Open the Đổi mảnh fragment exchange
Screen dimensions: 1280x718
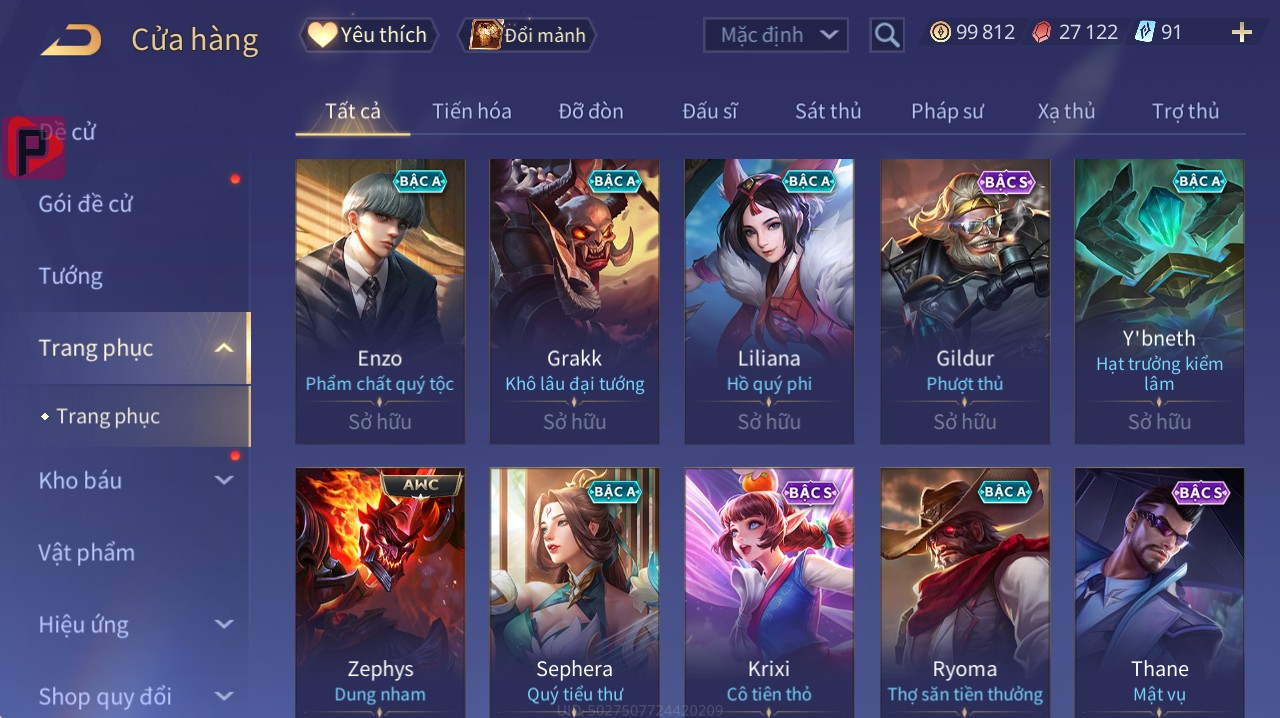click(x=527, y=35)
